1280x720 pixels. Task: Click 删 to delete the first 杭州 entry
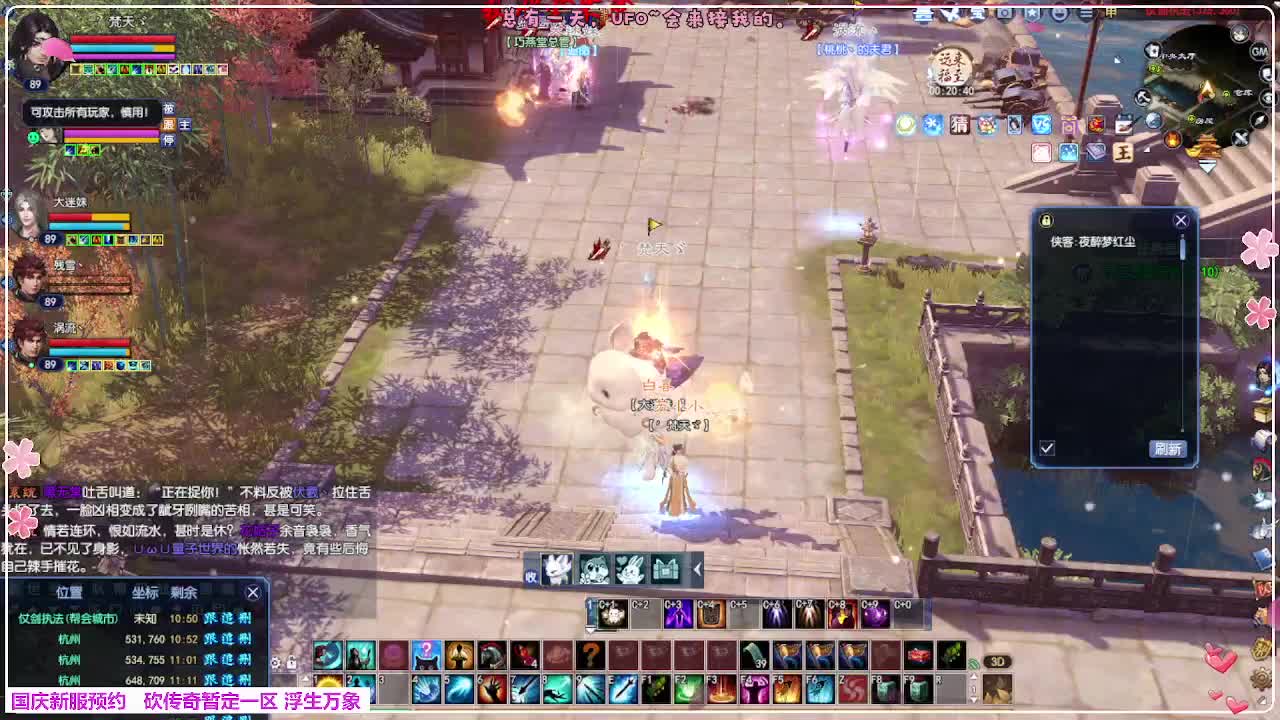[x=245, y=639]
